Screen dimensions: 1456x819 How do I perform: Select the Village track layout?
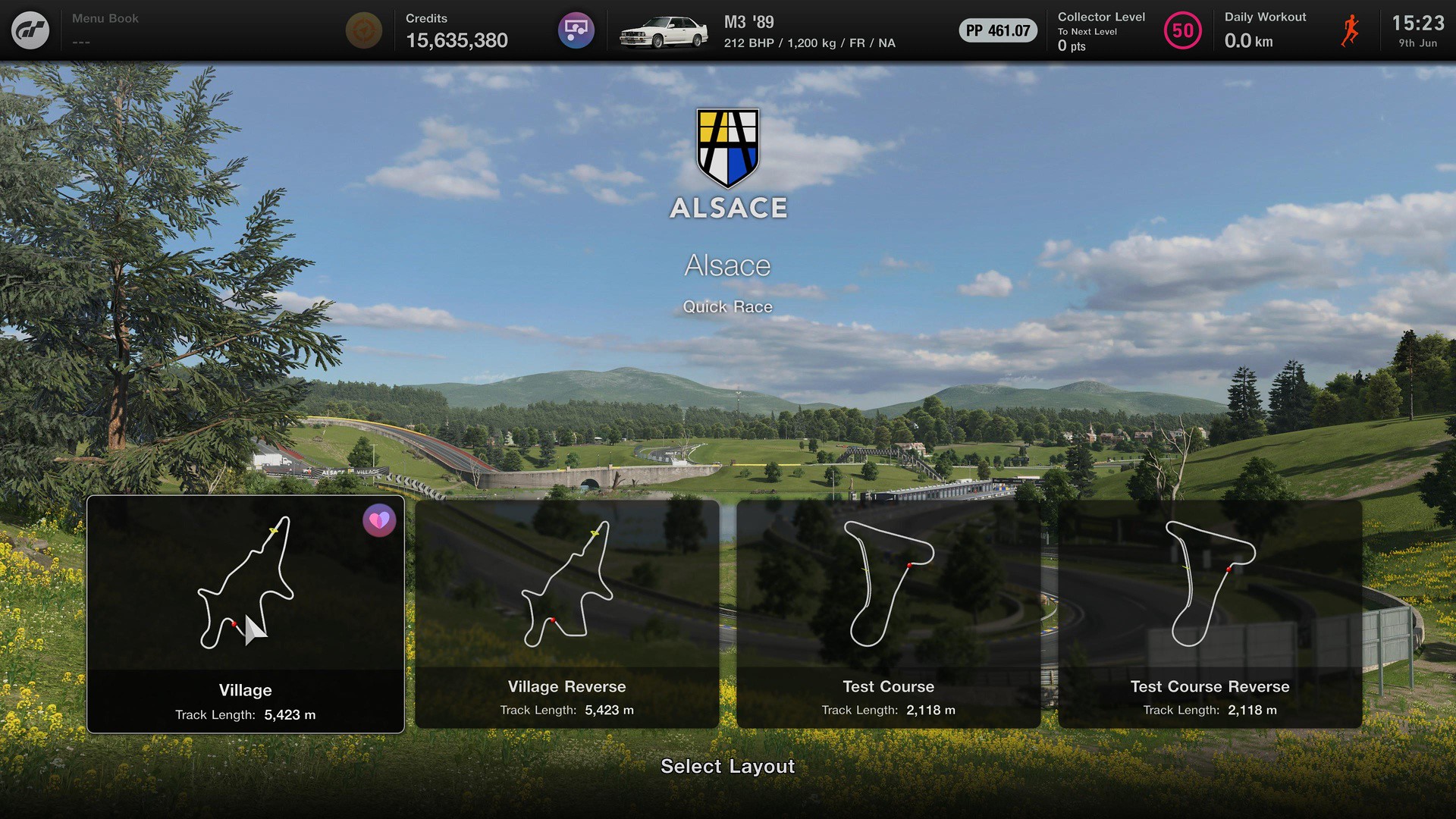[245, 614]
